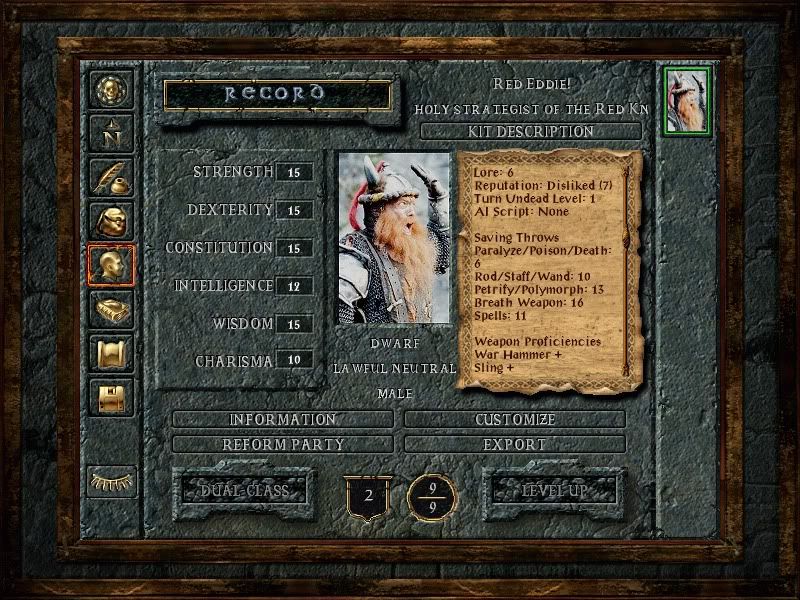Image resolution: width=800 pixels, height=600 pixels.
Task: Export this character
Action: pyautogui.click(x=516, y=444)
